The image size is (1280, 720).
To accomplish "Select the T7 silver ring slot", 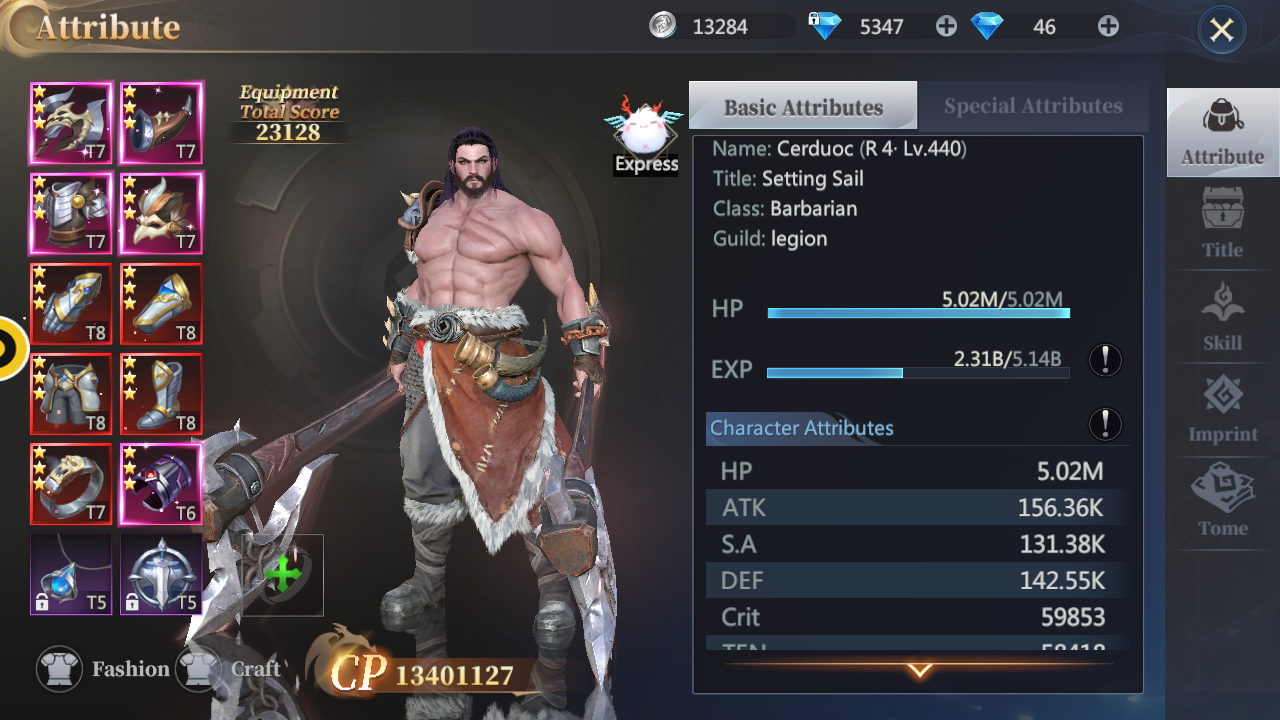I will 71,484.
